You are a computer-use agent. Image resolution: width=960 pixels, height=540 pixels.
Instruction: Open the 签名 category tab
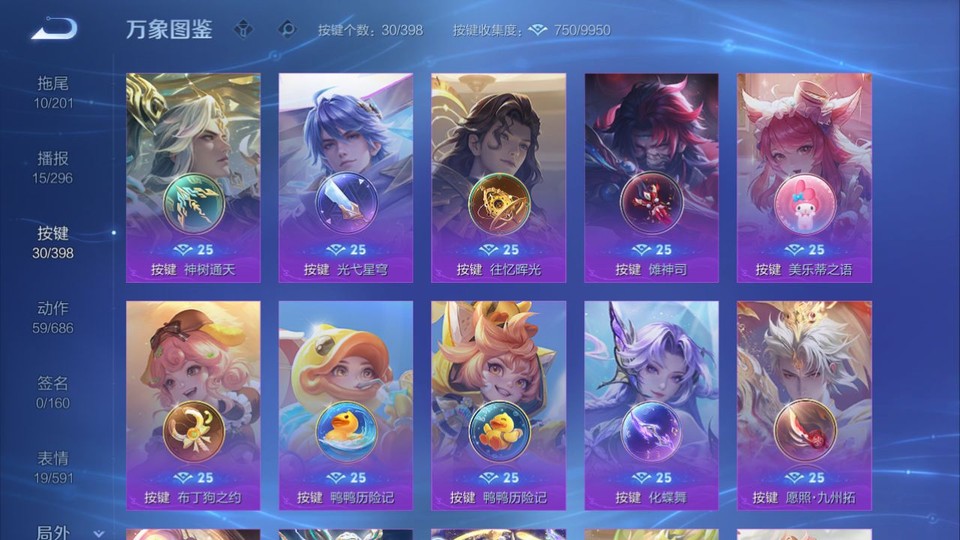53,392
